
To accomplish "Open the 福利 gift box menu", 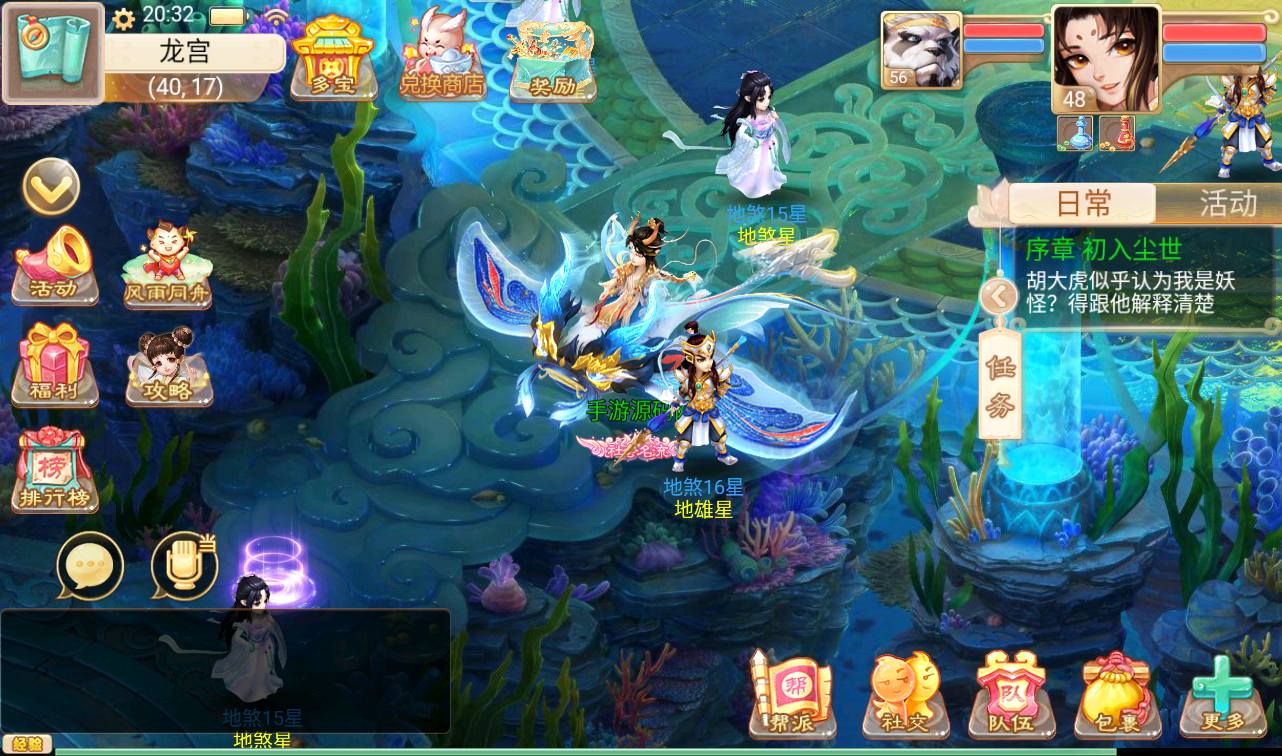I will coord(55,365).
